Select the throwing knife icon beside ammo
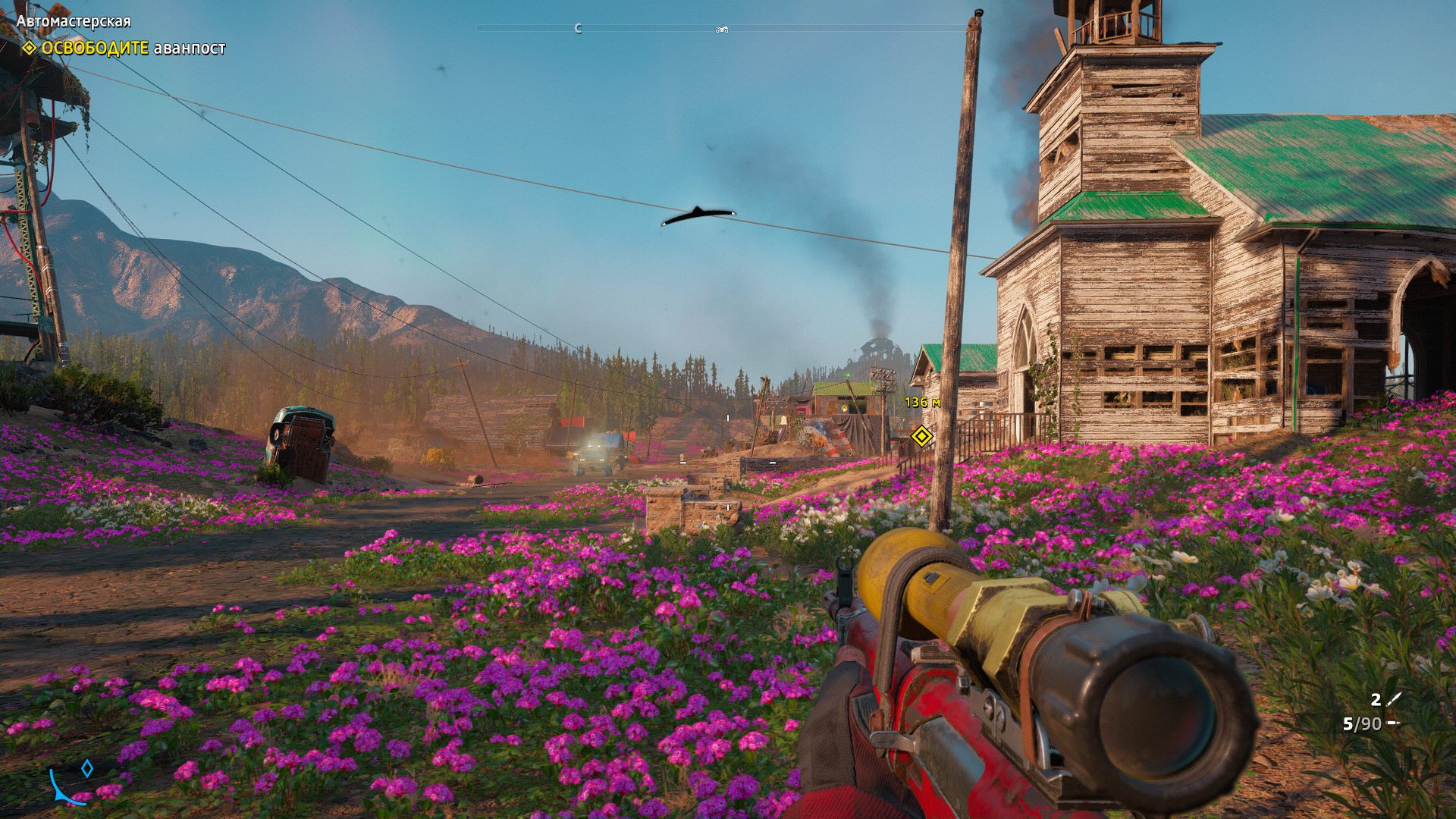The width and height of the screenshot is (1456, 819). (1394, 699)
